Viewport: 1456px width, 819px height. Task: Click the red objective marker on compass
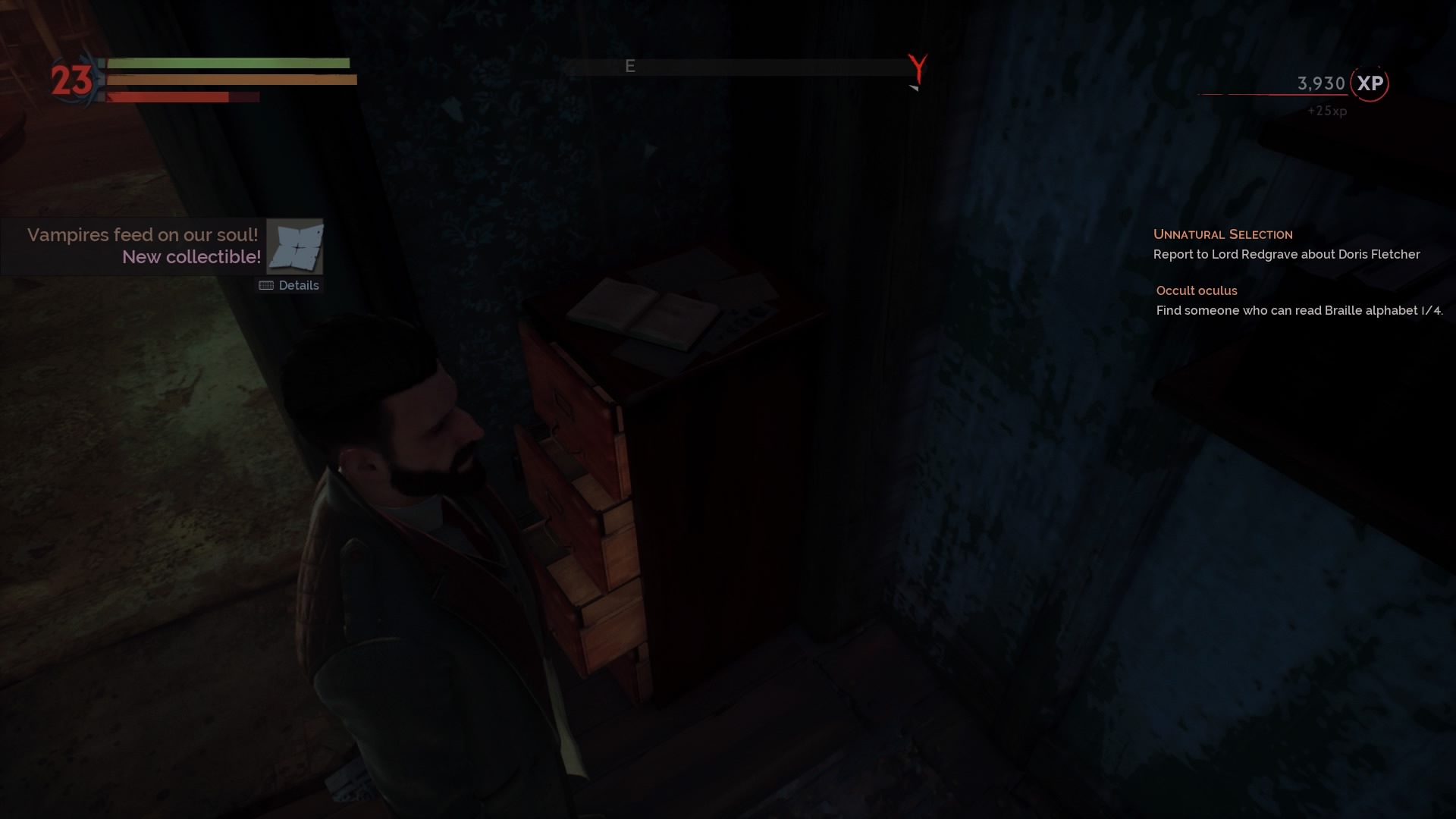918,68
